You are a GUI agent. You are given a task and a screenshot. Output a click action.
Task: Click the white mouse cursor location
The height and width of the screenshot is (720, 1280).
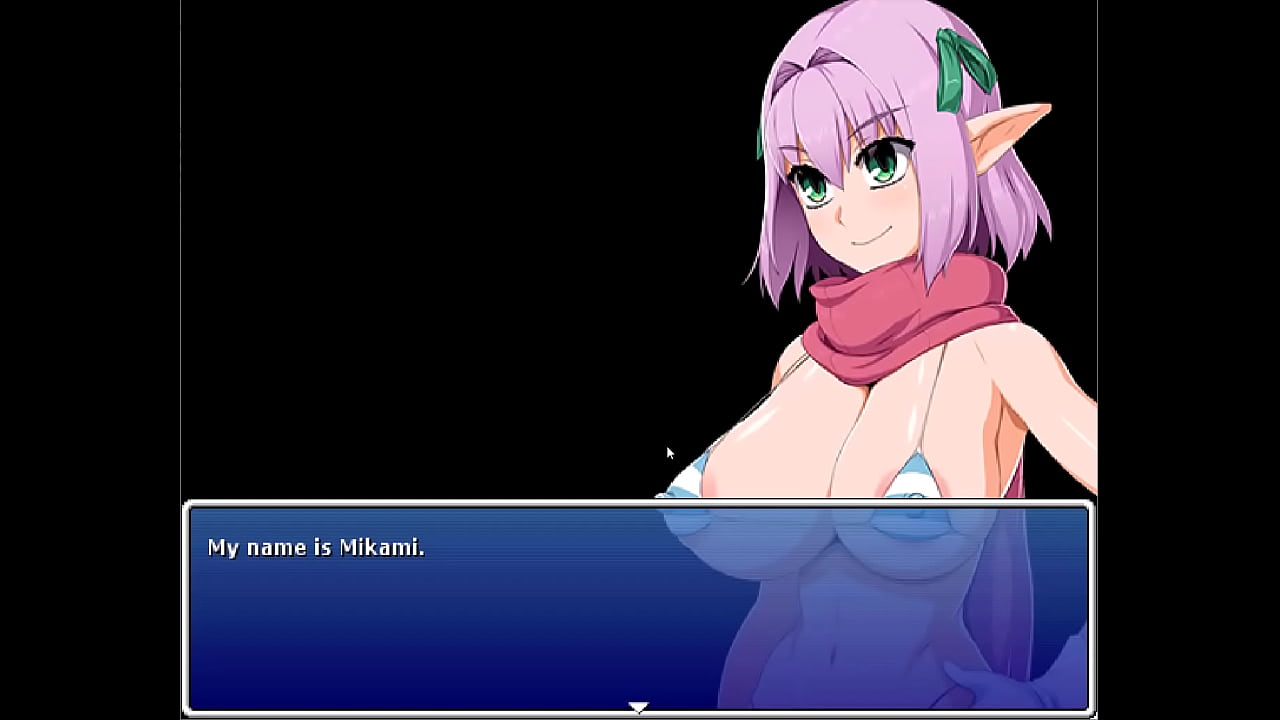668,453
